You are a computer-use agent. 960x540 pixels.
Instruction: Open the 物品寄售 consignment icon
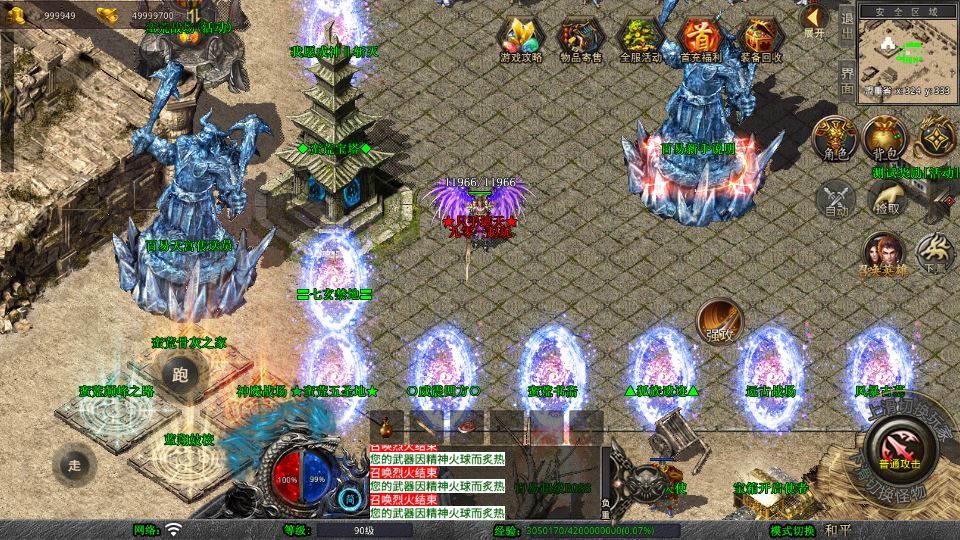pos(580,40)
